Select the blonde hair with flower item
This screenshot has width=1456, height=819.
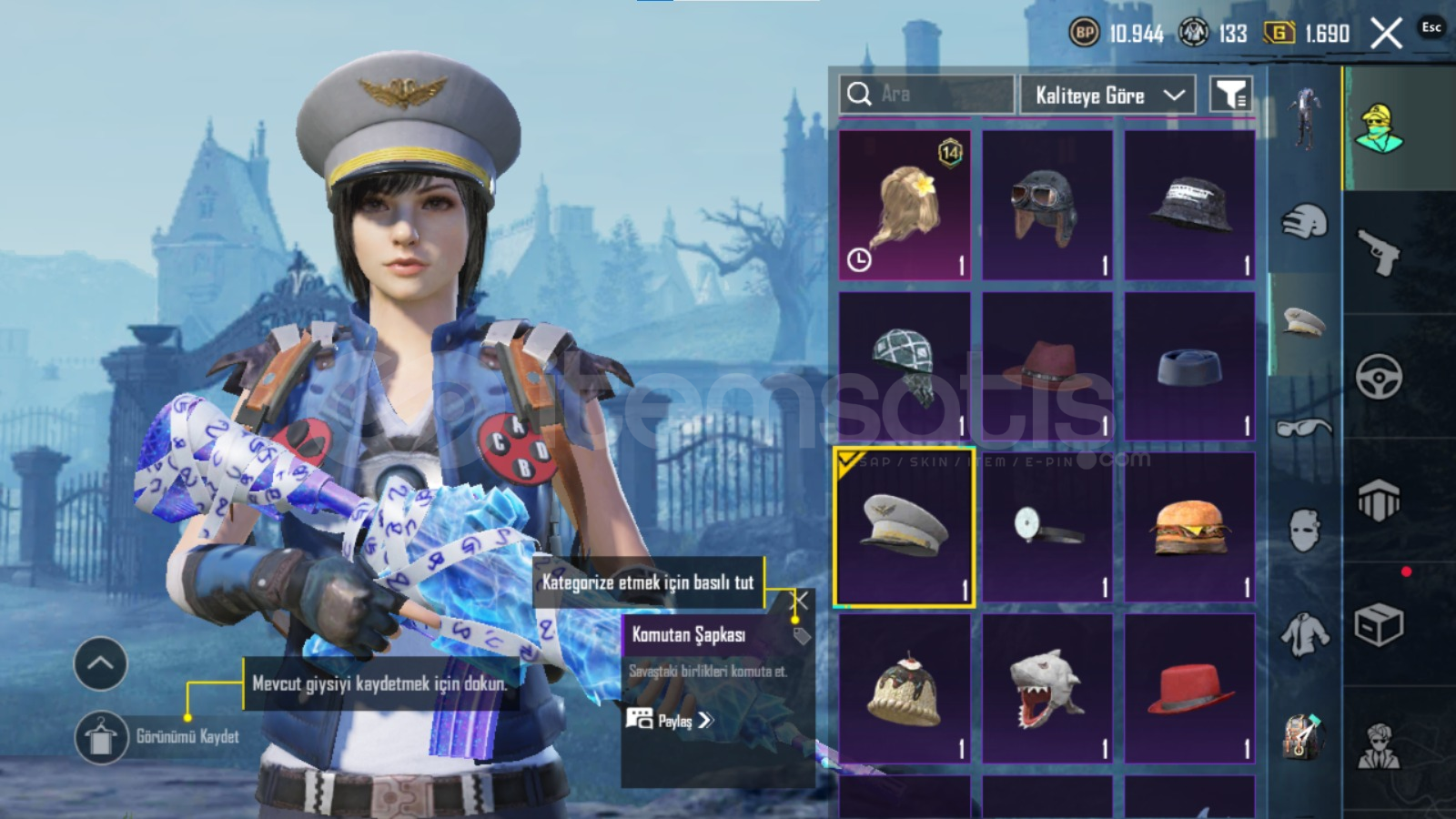[x=905, y=205]
